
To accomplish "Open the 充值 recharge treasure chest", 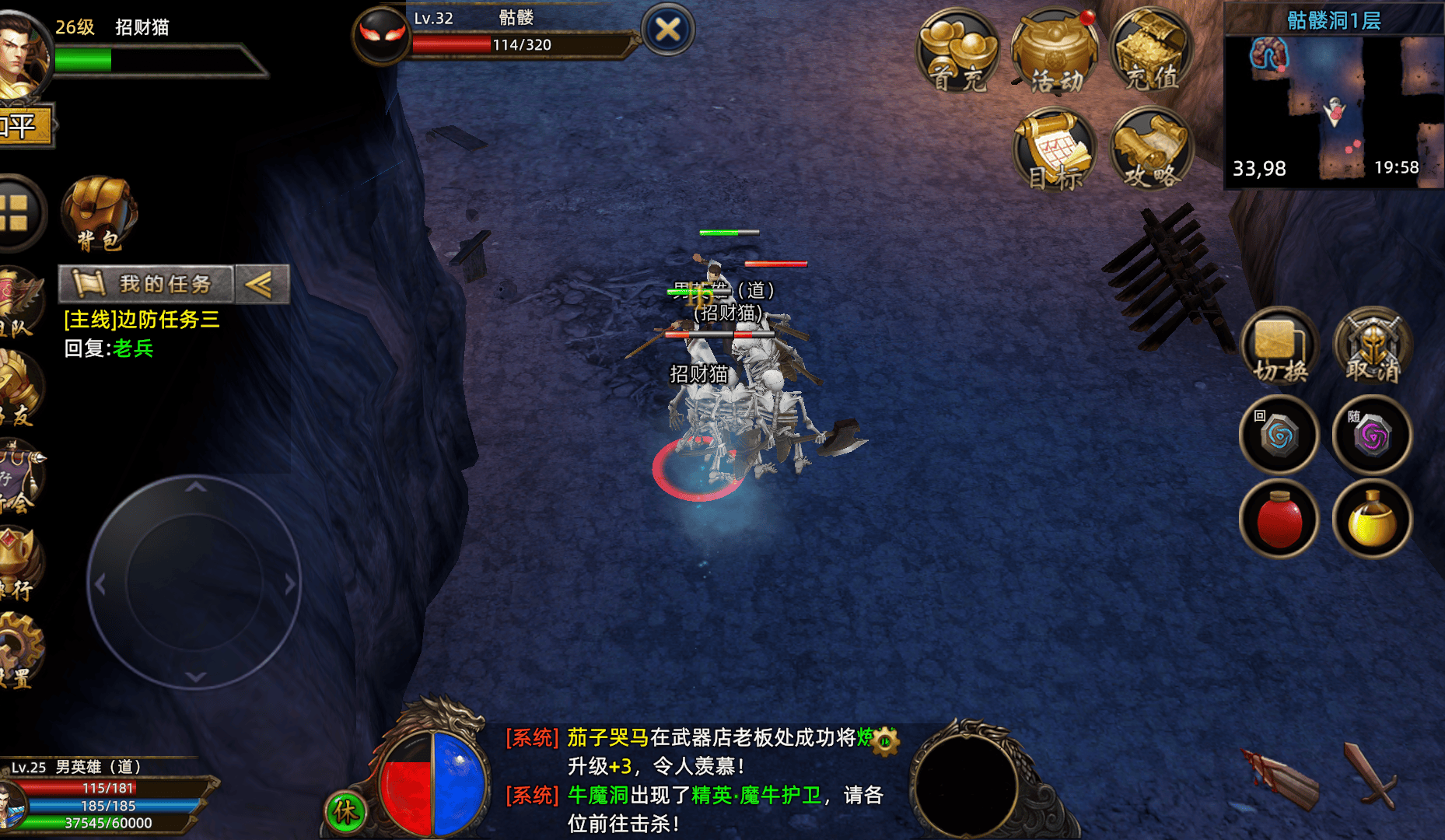I will pyautogui.click(x=1151, y=51).
